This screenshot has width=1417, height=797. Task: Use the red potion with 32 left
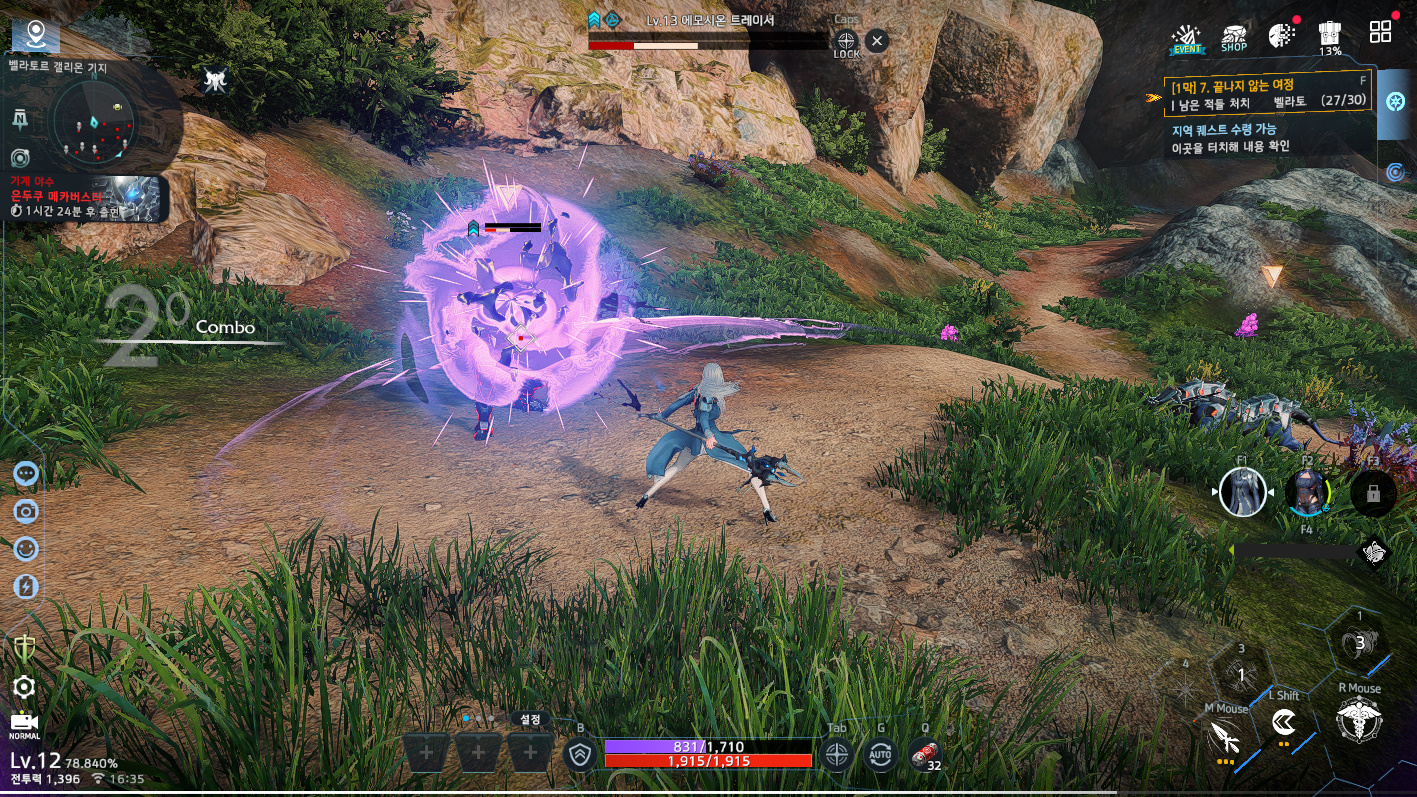coord(926,755)
